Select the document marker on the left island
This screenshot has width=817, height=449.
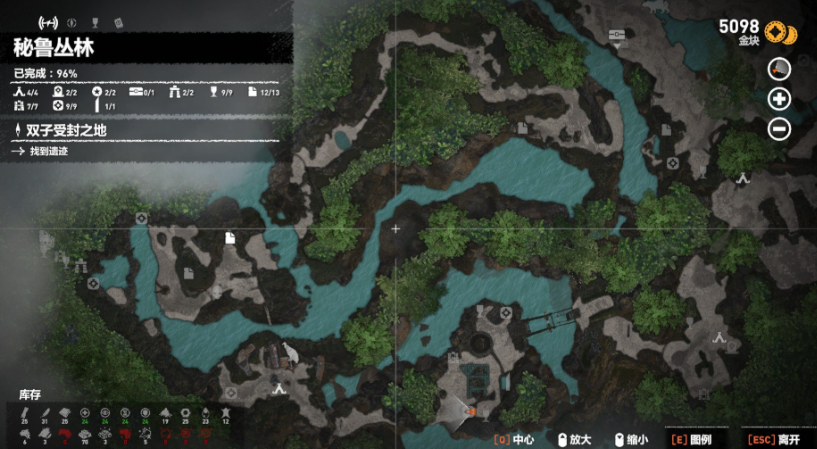click(x=229, y=237)
